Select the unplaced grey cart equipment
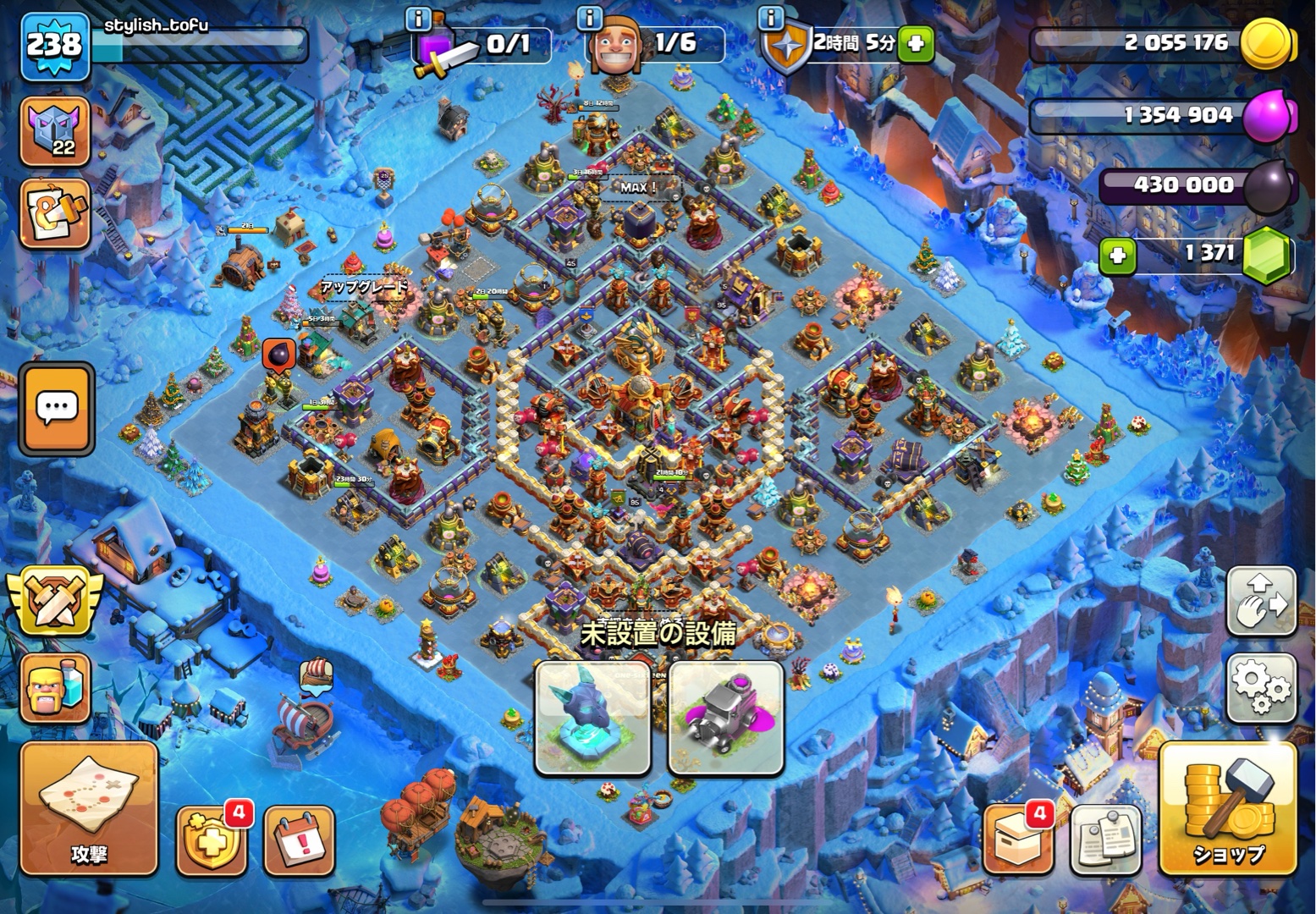This screenshot has height=914, width=1316. [x=725, y=718]
